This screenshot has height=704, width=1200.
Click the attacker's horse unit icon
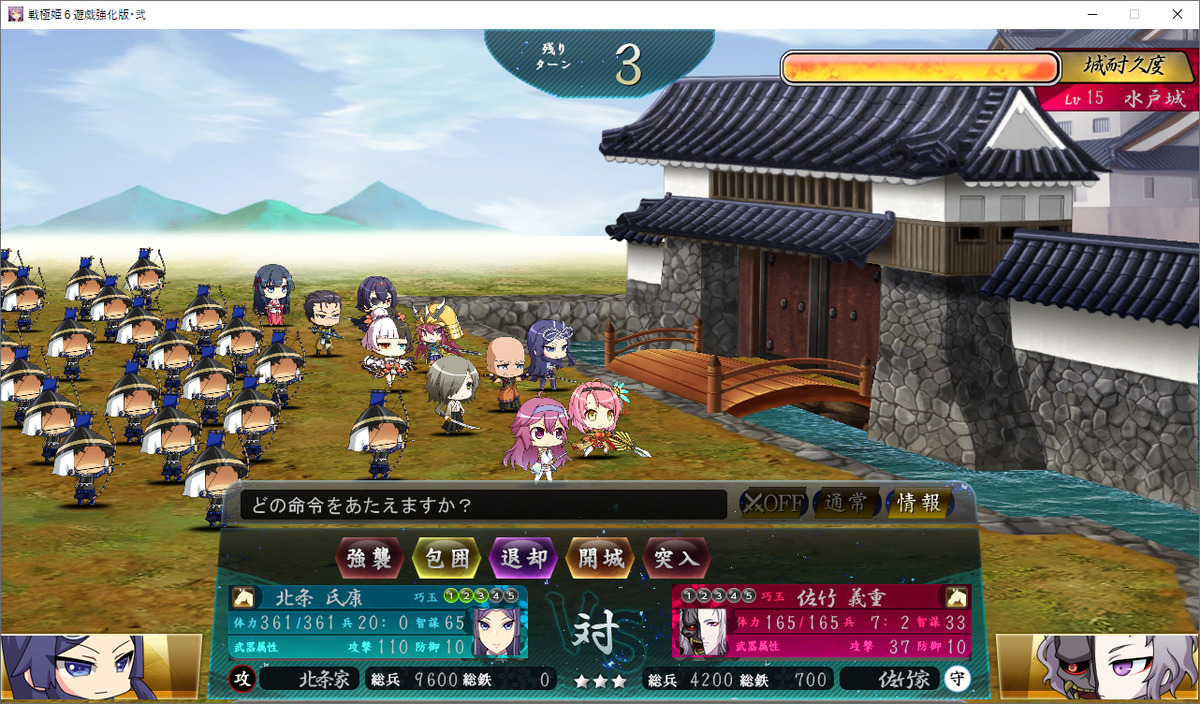(x=242, y=597)
